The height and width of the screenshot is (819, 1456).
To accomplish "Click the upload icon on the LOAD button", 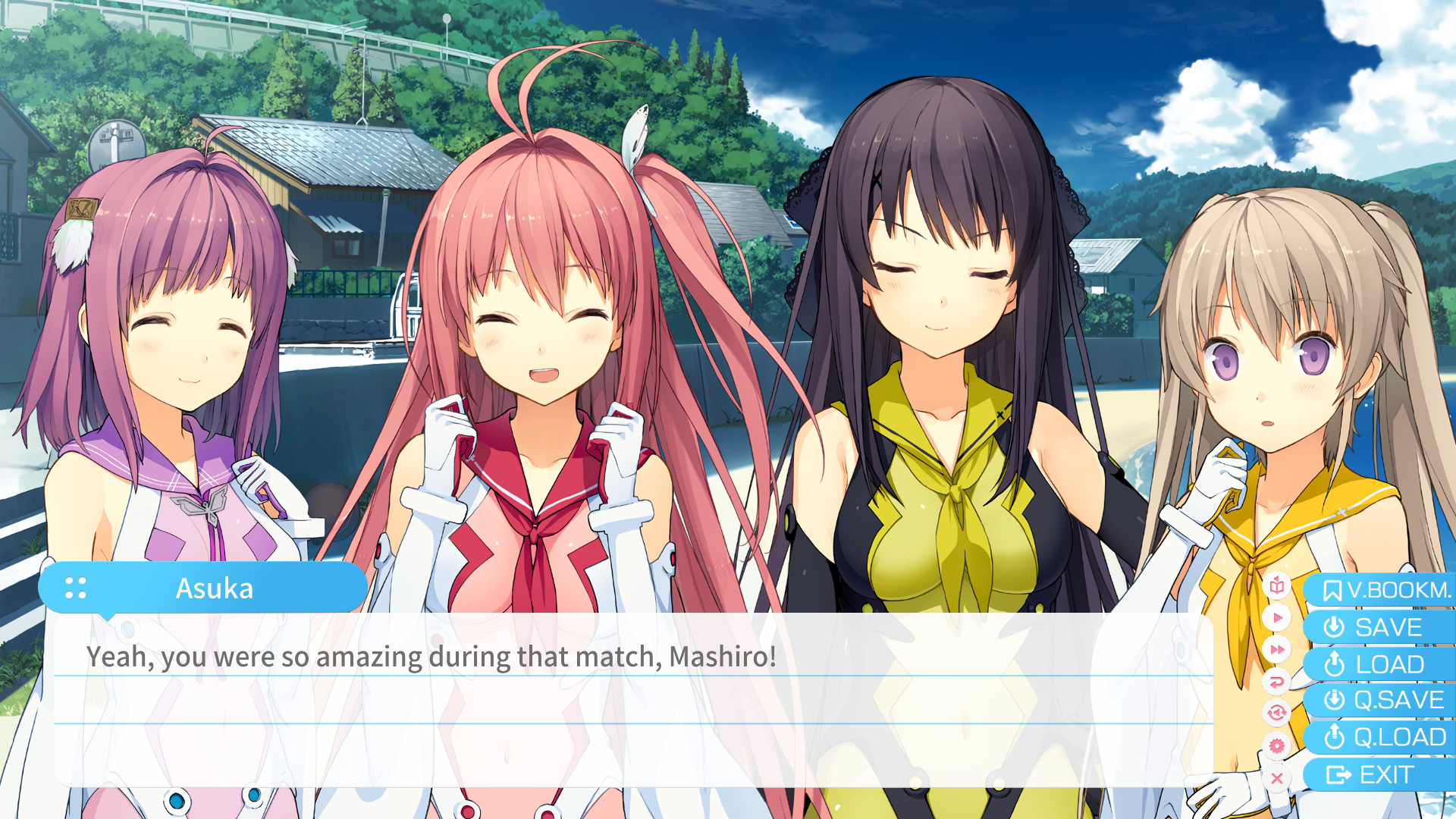I will pos(1335,664).
